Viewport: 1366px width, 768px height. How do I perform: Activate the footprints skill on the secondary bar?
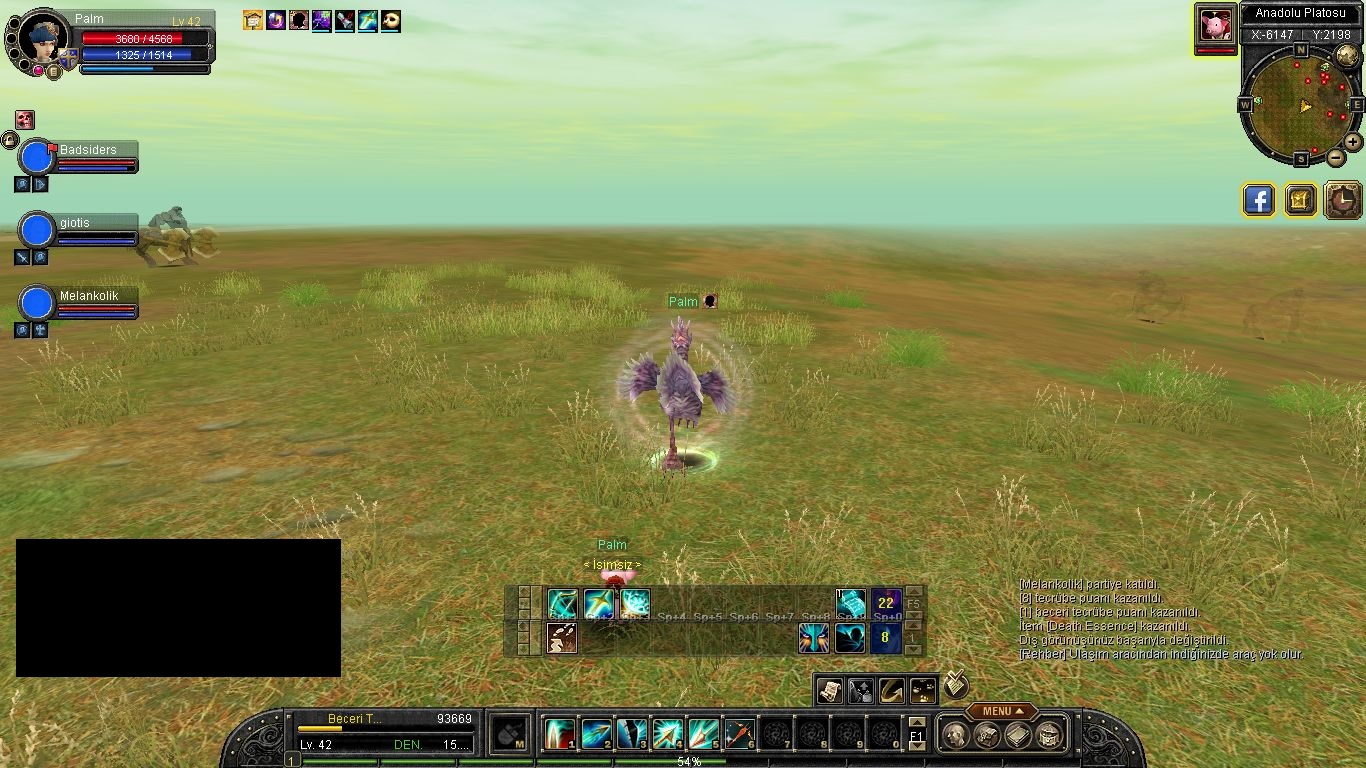(562, 637)
